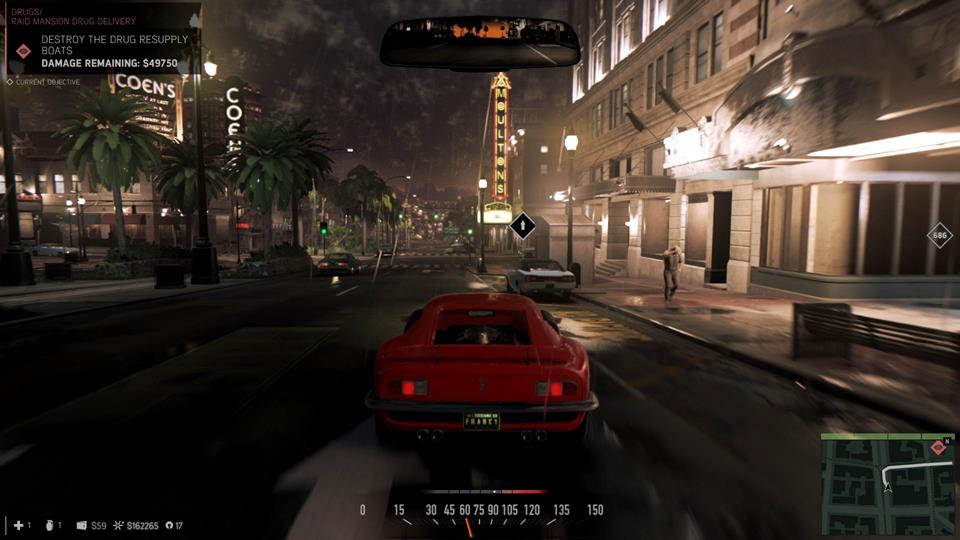Click the wallet cash icon
Screen dimensions: 960x540
coord(82,525)
